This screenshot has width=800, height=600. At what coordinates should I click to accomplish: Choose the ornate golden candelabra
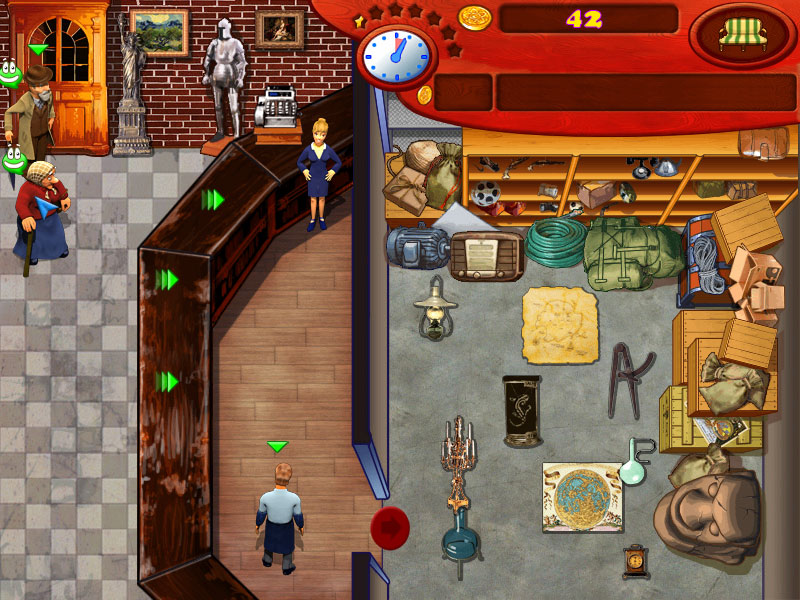tap(460, 458)
